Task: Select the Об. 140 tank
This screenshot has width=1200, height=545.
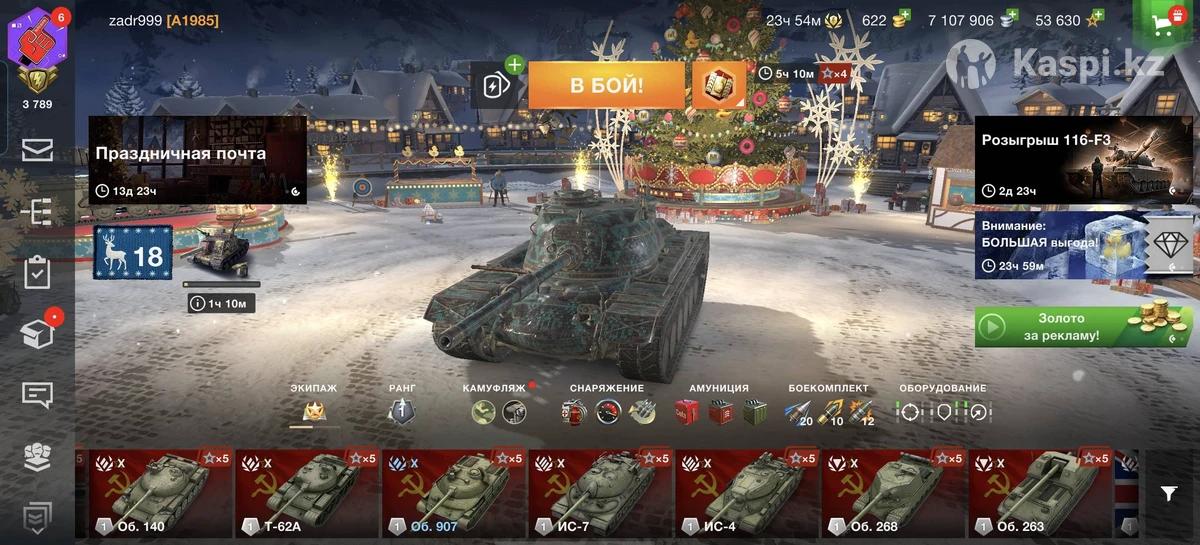Action: (x=161, y=493)
